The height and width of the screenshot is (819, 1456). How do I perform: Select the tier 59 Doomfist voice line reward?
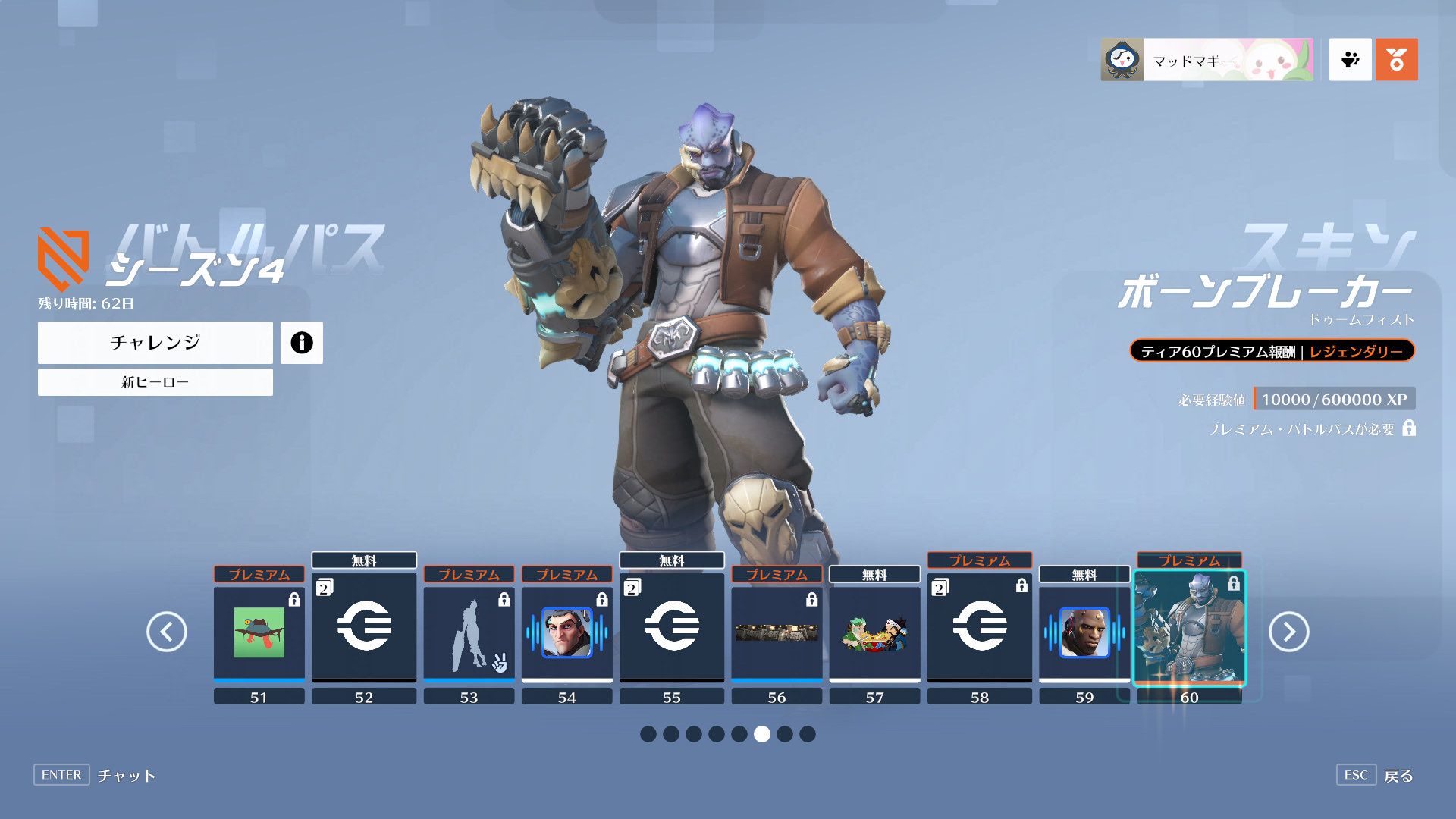(x=1084, y=632)
